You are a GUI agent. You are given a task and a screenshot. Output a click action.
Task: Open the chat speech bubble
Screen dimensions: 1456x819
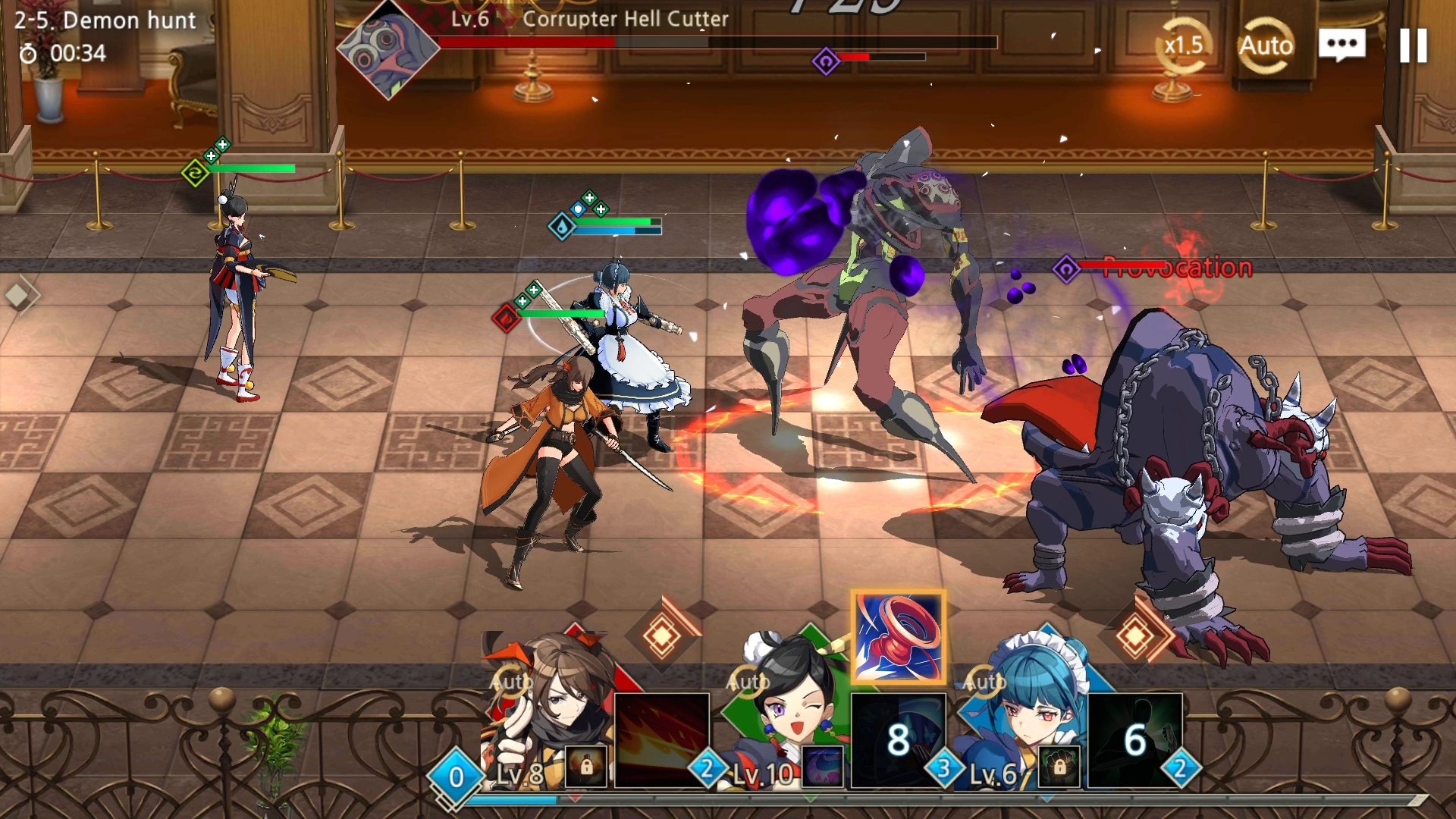[x=1341, y=46]
